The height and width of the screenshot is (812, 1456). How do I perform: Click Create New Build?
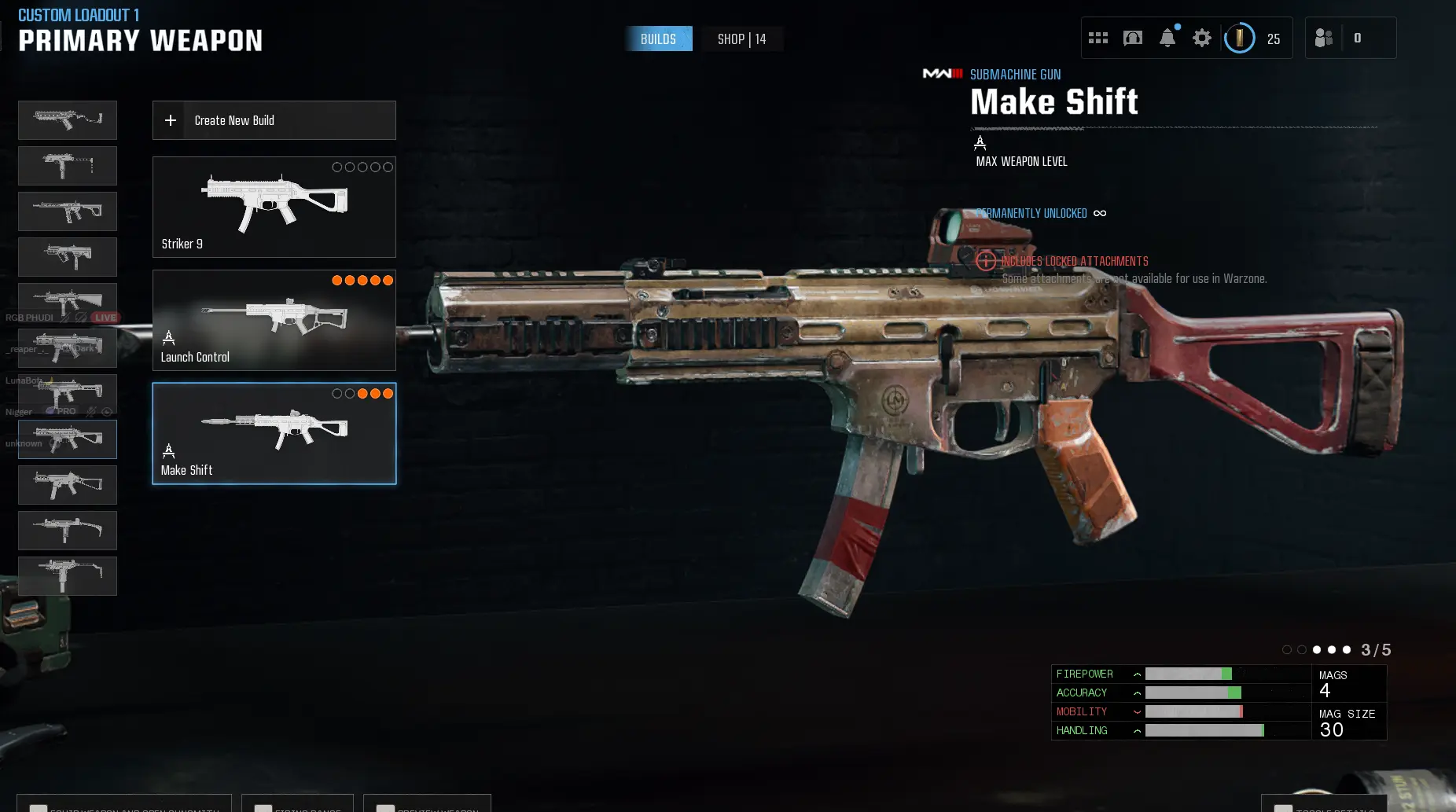tap(274, 120)
